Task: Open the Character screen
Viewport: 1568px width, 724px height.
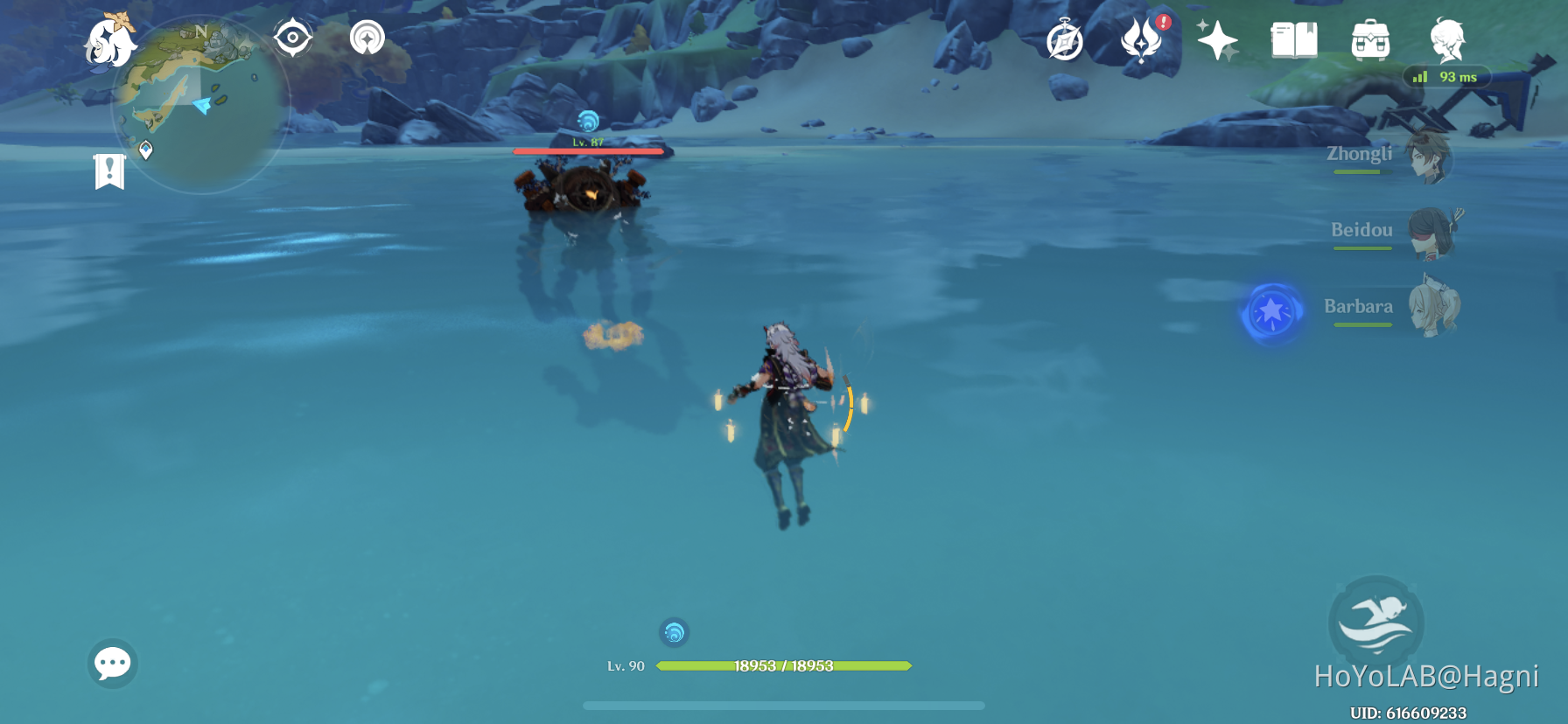Action: (x=1448, y=39)
